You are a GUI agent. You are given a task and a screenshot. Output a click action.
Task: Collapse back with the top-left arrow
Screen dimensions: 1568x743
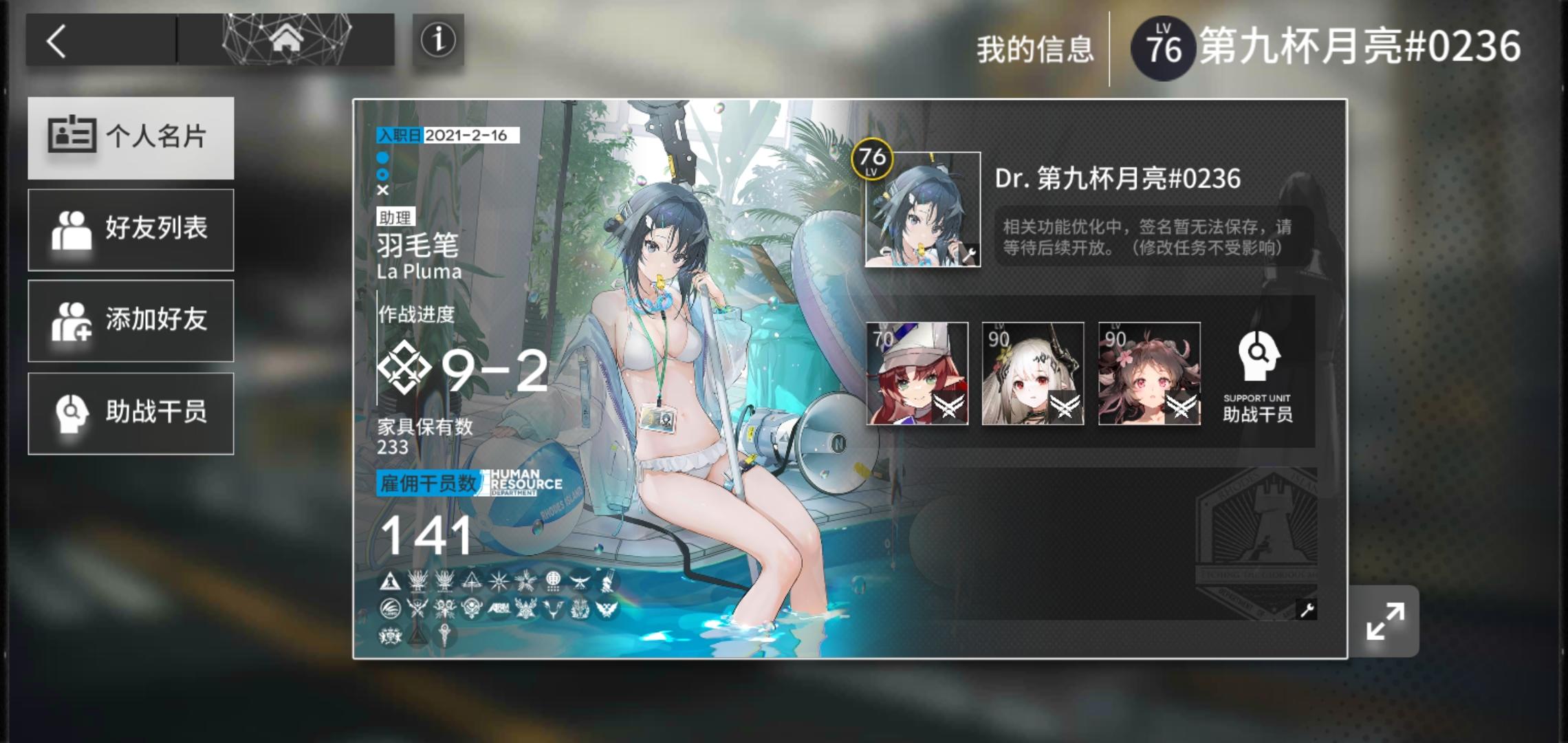(x=56, y=39)
